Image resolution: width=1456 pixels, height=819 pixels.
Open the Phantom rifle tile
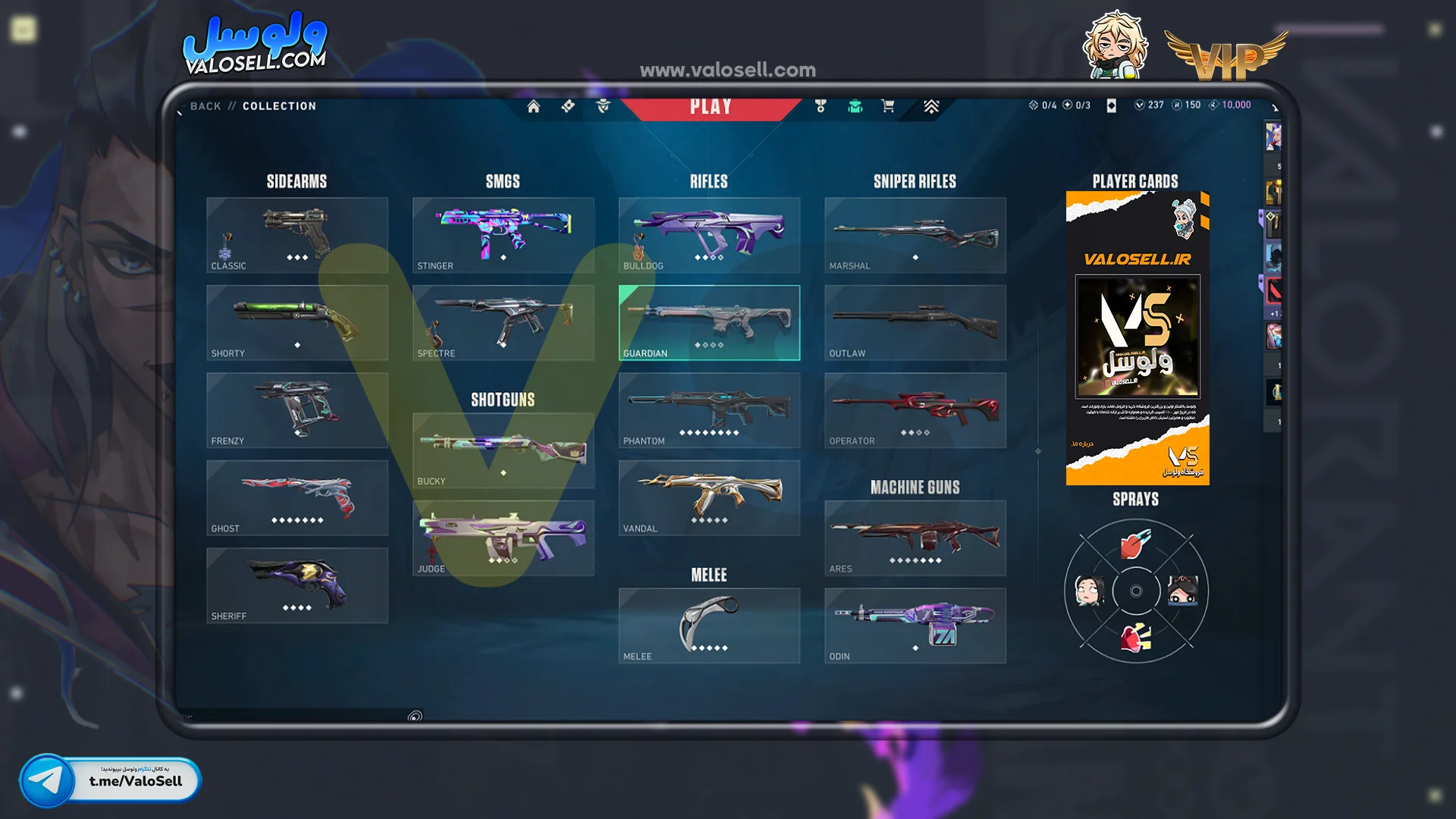(x=709, y=410)
